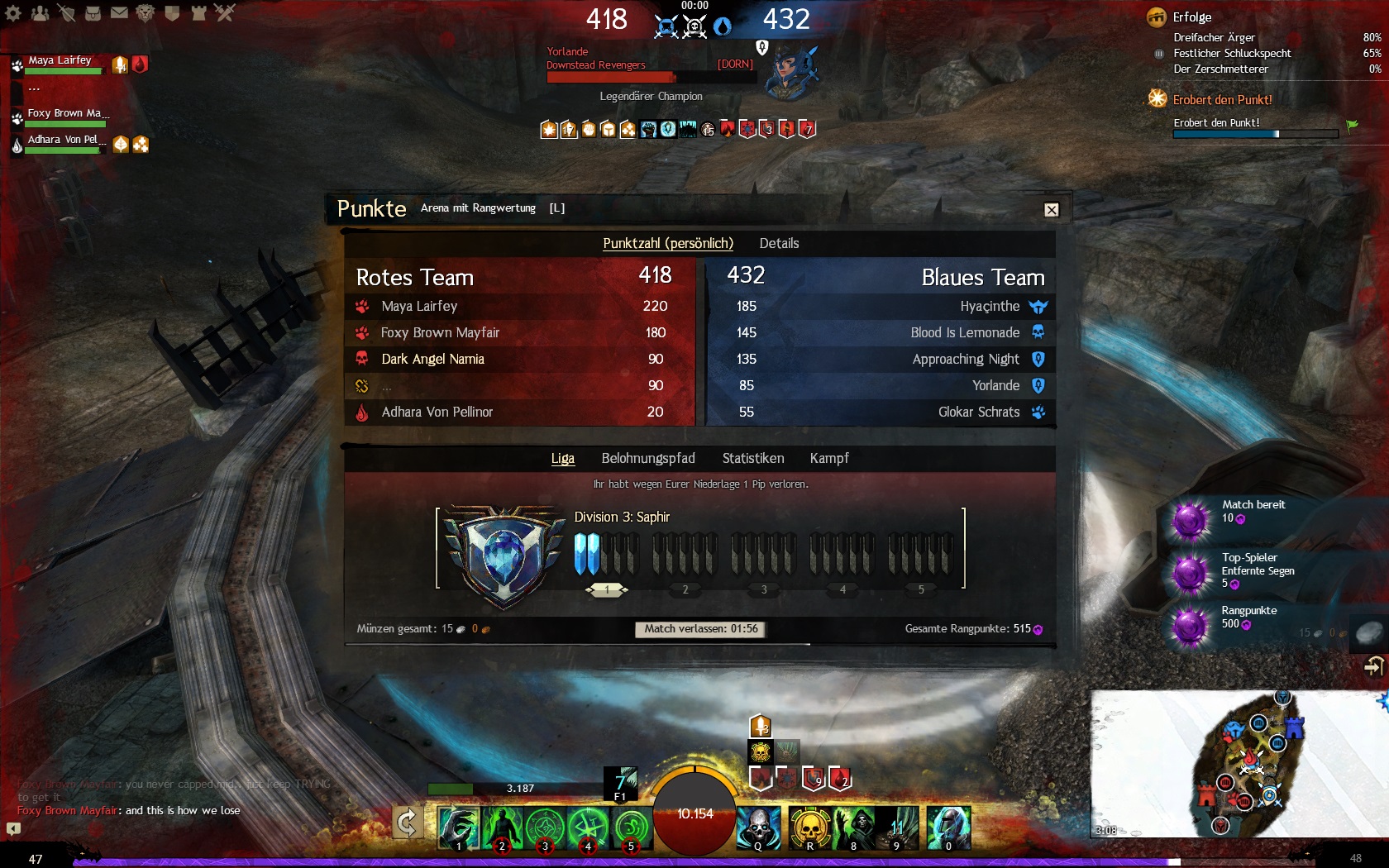Activate the F1 shroud skill
Screen dimensions: 1389x868
[x=620, y=783]
